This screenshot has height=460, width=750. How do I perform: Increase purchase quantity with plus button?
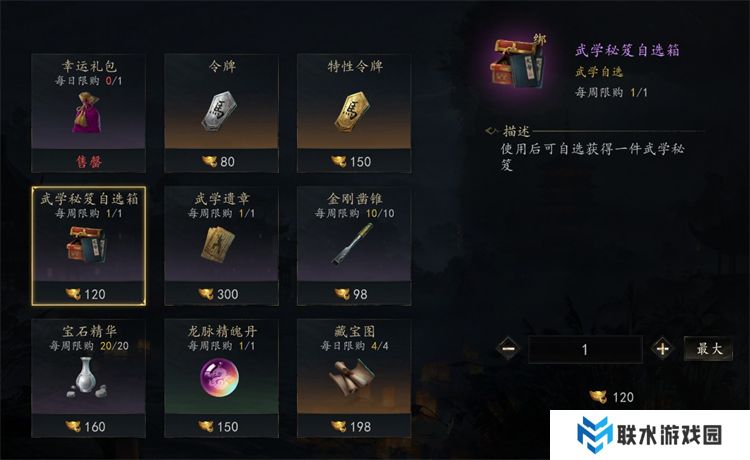661,349
